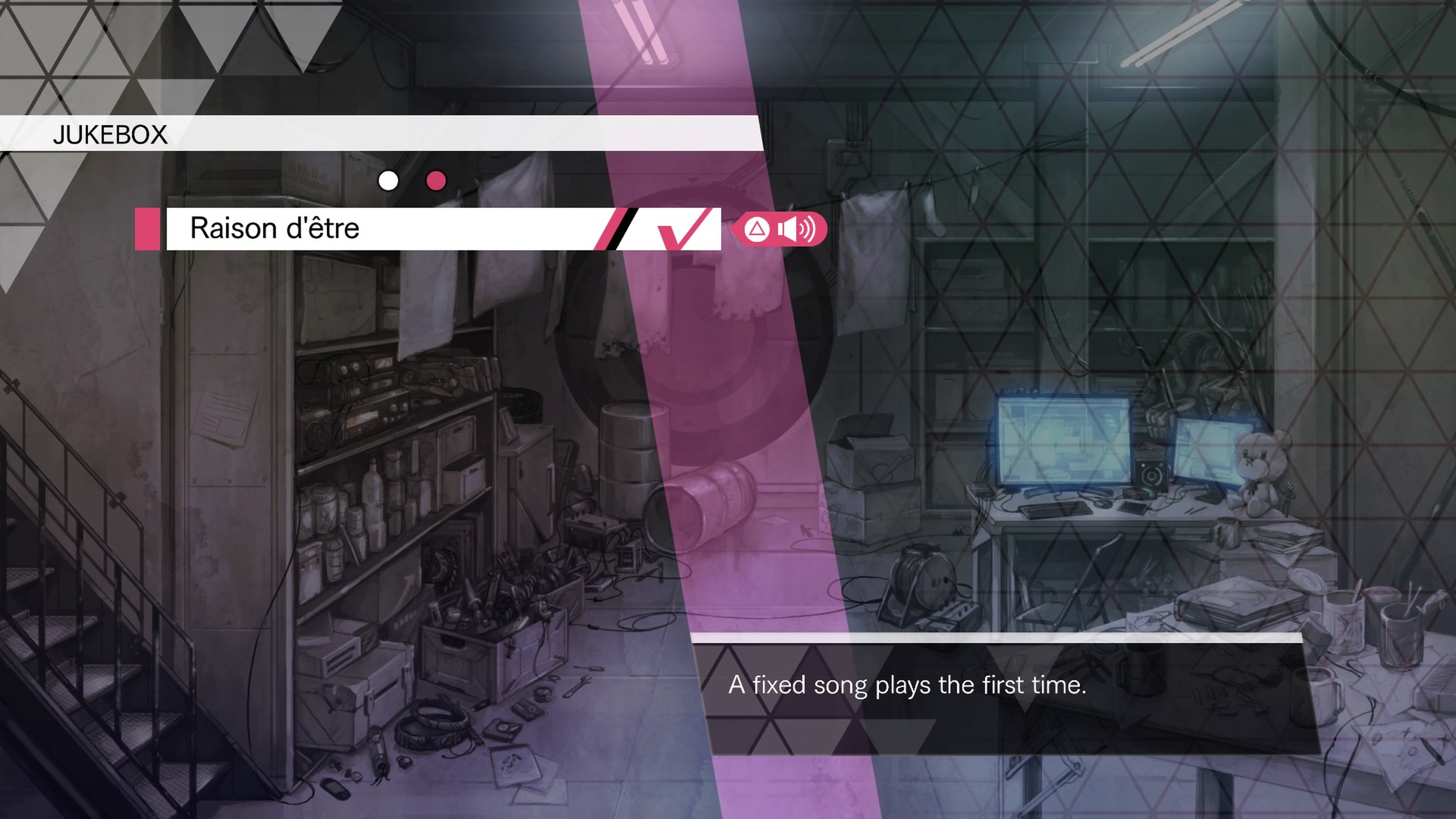The width and height of the screenshot is (1456, 819).
Task: Click the JUKEBOX title text
Action: point(110,135)
